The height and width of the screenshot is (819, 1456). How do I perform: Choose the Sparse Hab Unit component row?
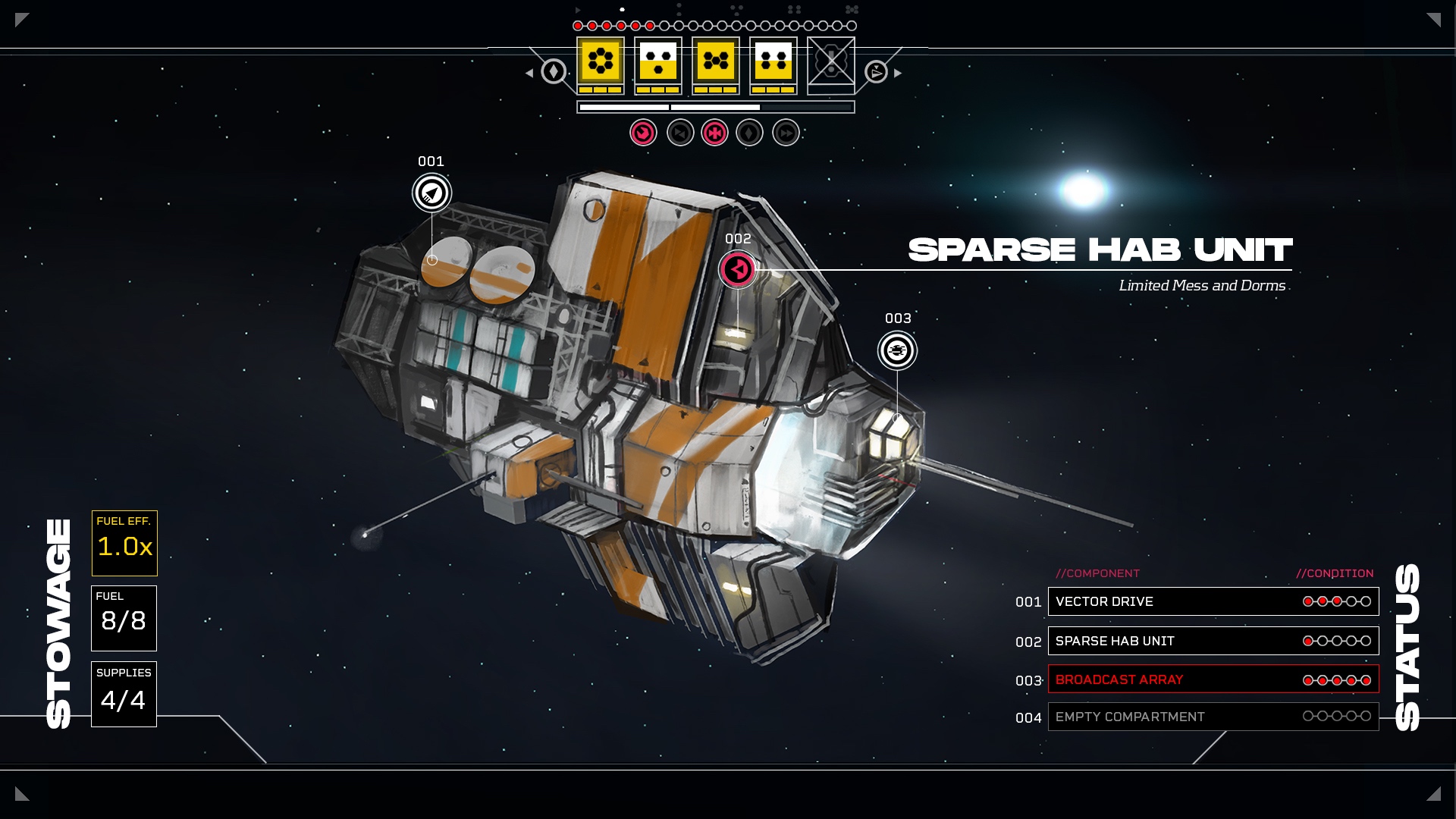(x=1213, y=641)
